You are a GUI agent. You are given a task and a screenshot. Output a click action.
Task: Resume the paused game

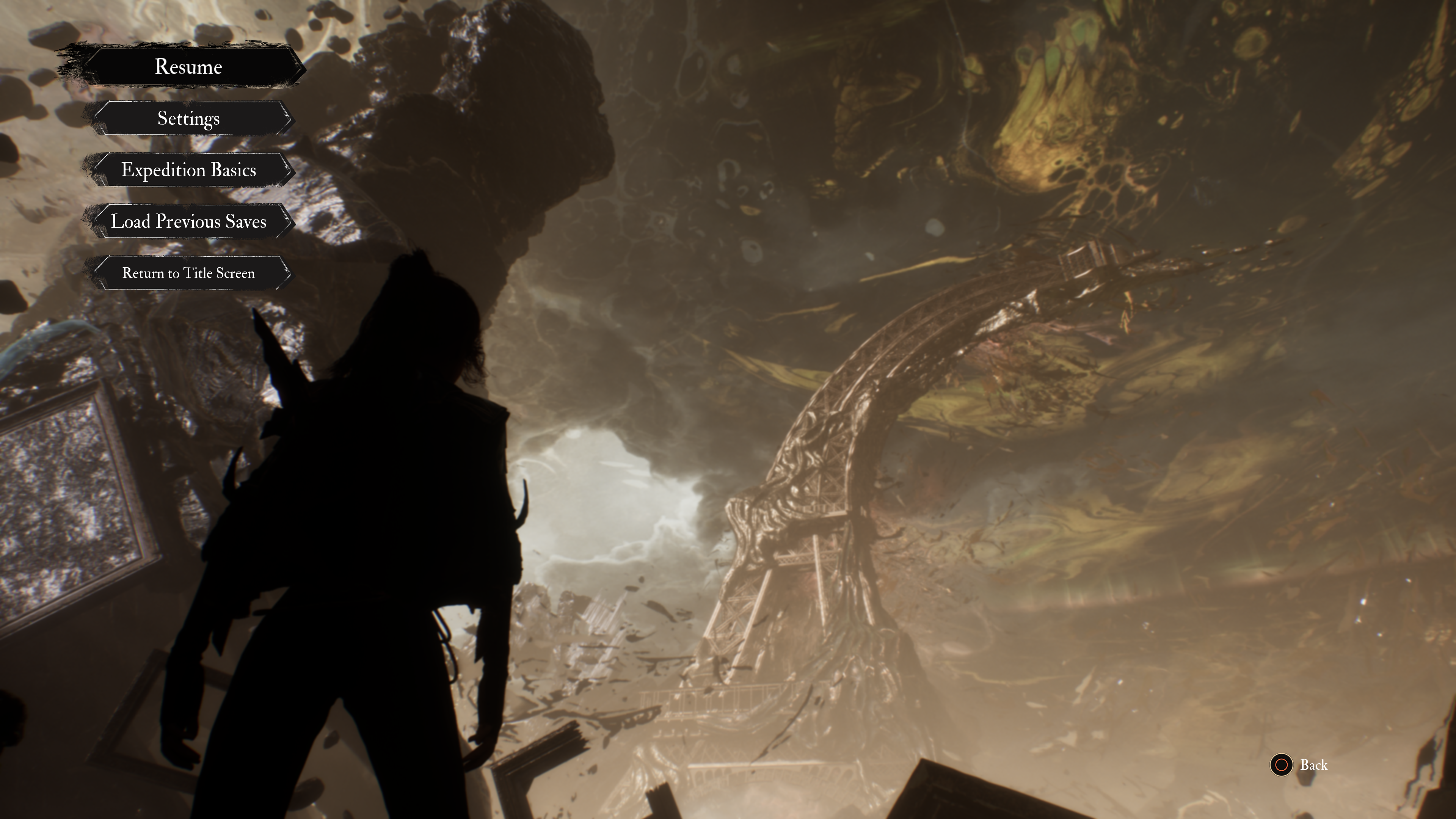tap(188, 67)
